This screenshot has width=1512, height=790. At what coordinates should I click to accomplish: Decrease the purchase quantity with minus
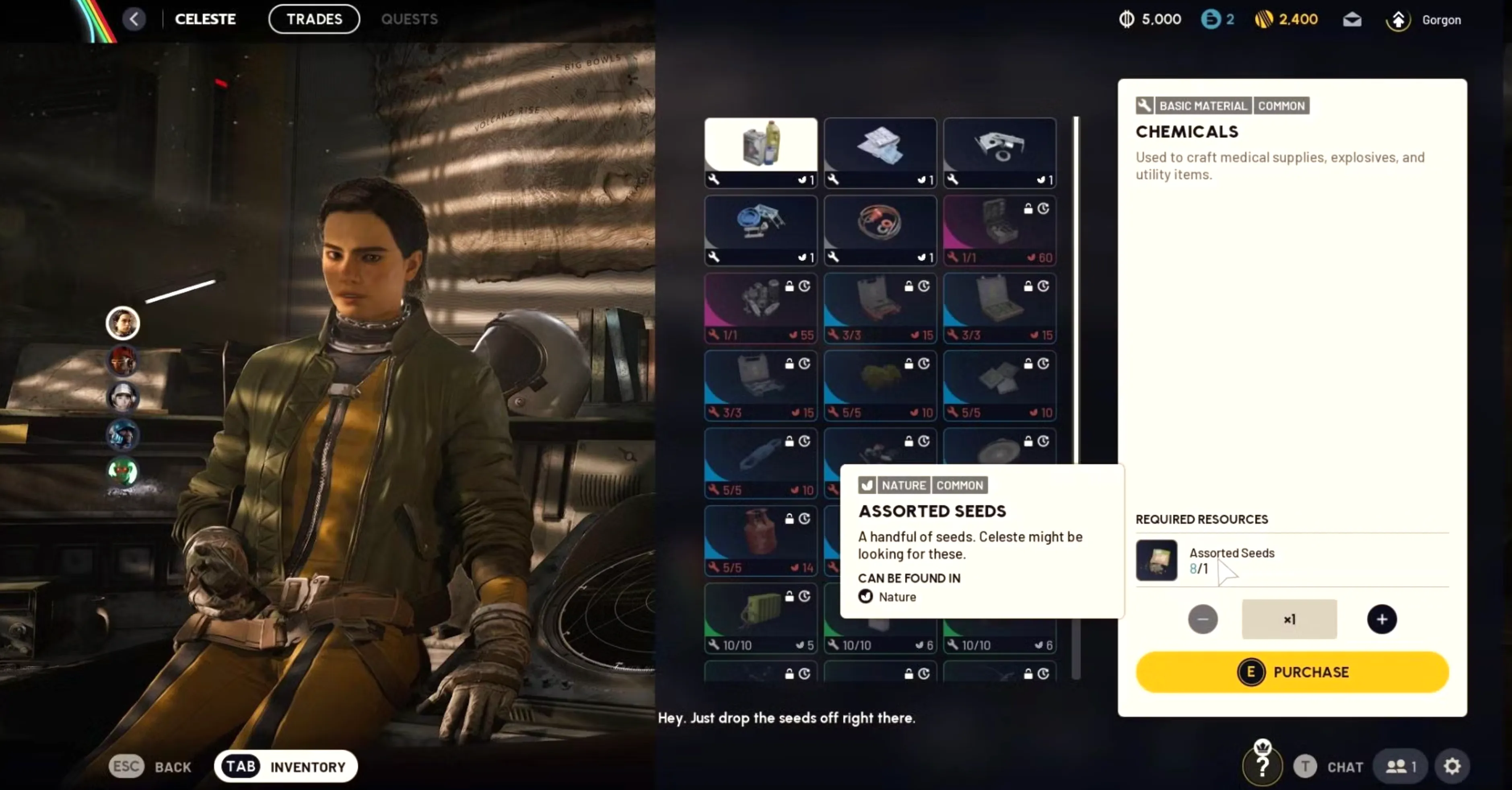point(1203,619)
